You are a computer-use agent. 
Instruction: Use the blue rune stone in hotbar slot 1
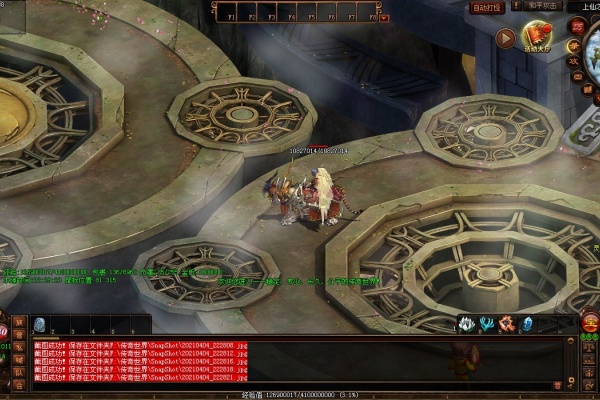coord(40,324)
